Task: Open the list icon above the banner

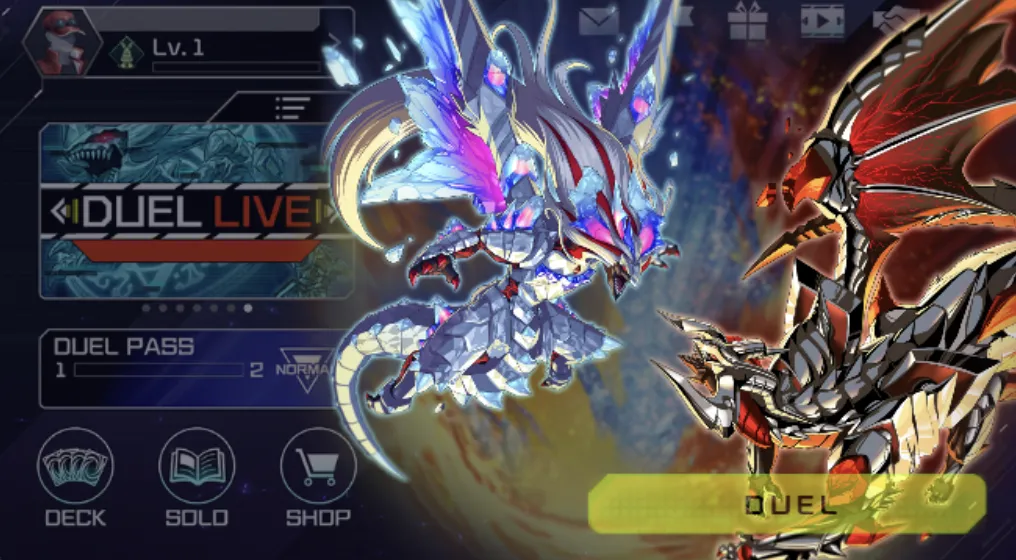Action: coord(292,107)
